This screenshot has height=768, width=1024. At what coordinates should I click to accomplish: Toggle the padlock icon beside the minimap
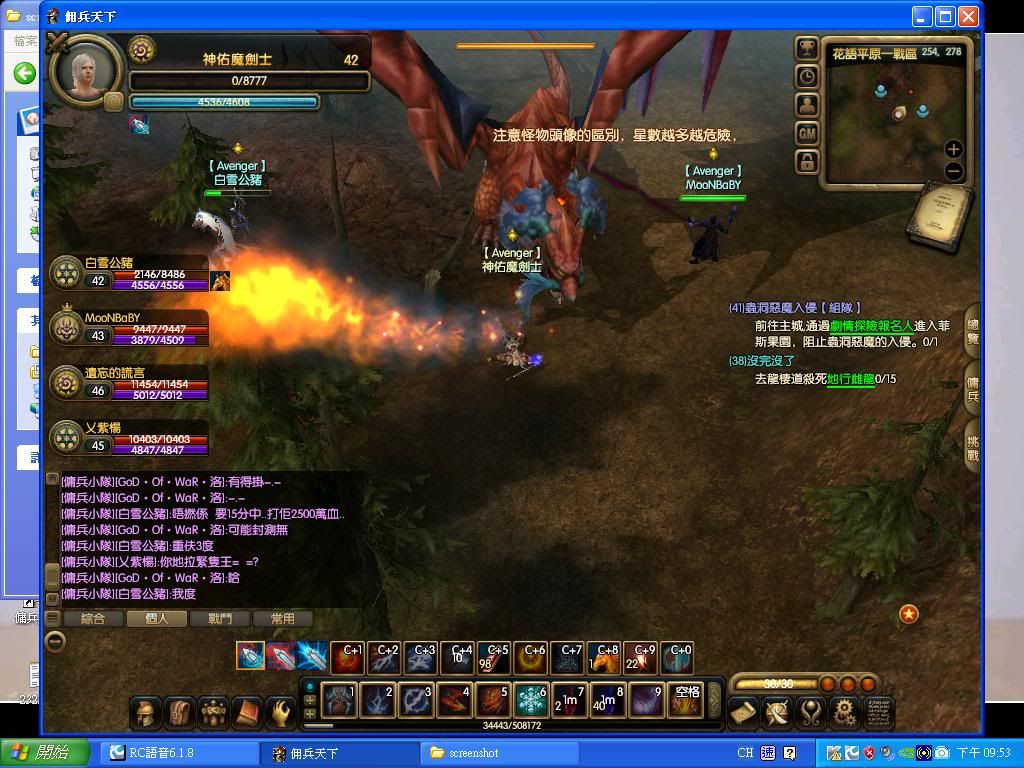pos(807,160)
